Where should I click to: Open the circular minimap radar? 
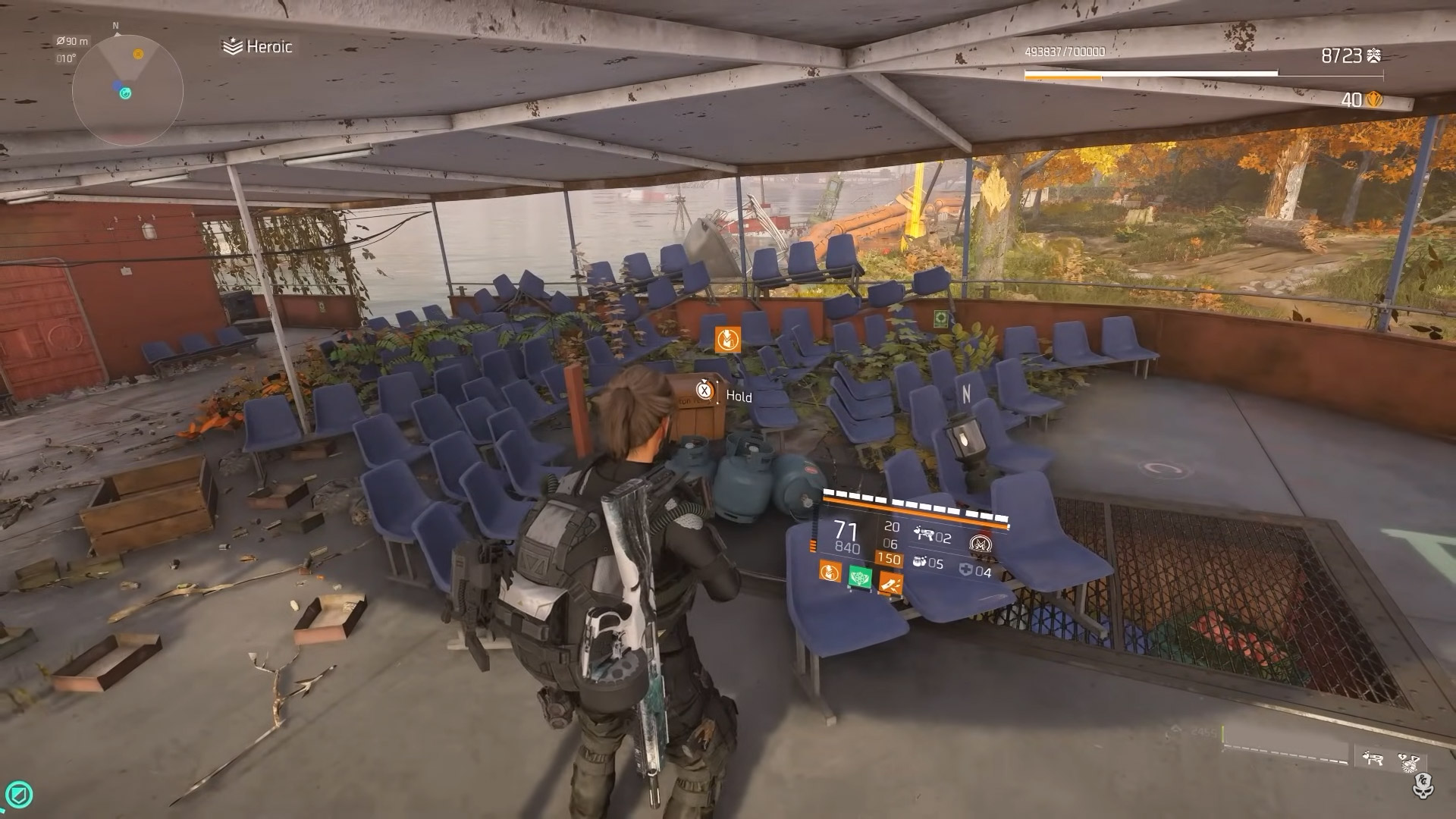tap(127, 91)
